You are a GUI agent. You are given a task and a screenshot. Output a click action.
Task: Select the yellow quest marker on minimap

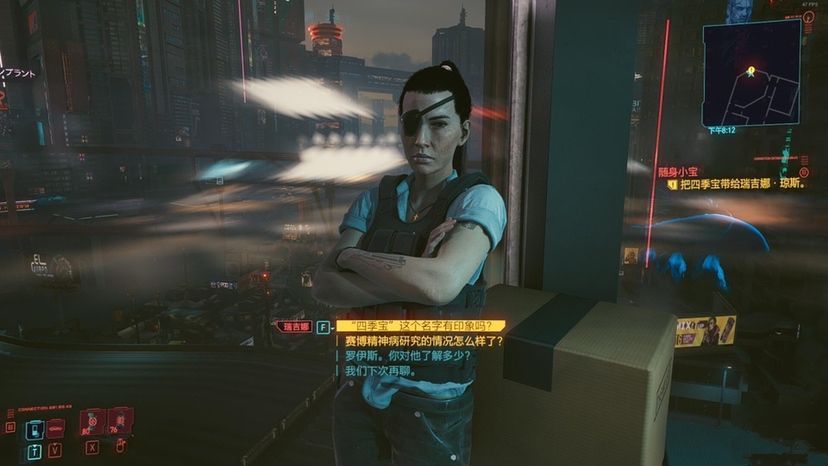pyautogui.click(x=751, y=71)
